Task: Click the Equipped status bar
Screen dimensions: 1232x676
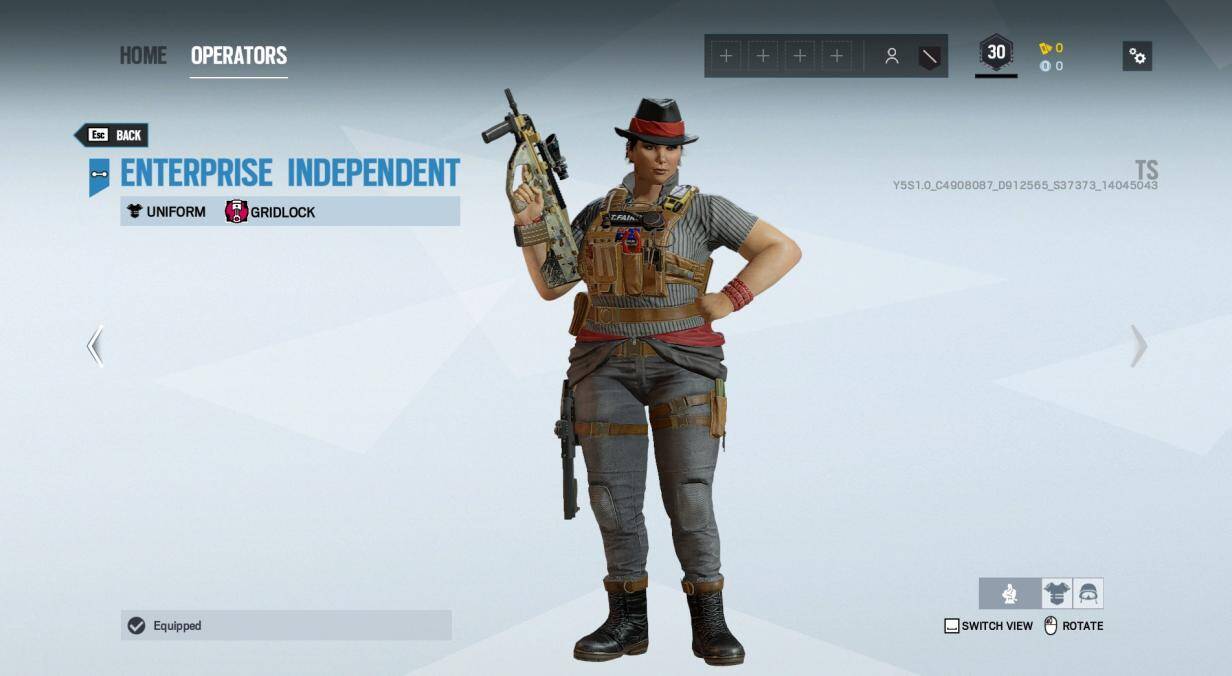Action: pos(286,625)
